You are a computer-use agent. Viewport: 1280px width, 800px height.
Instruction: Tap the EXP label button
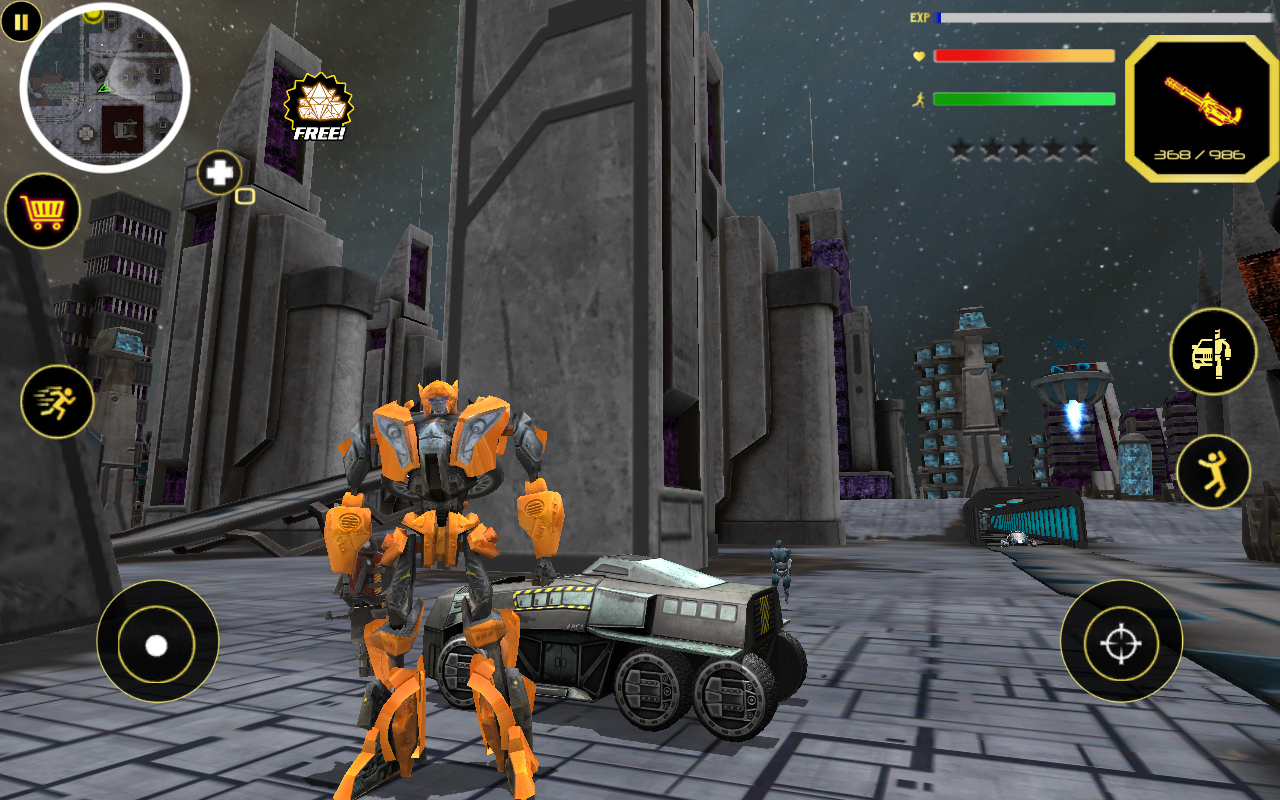pos(918,17)
